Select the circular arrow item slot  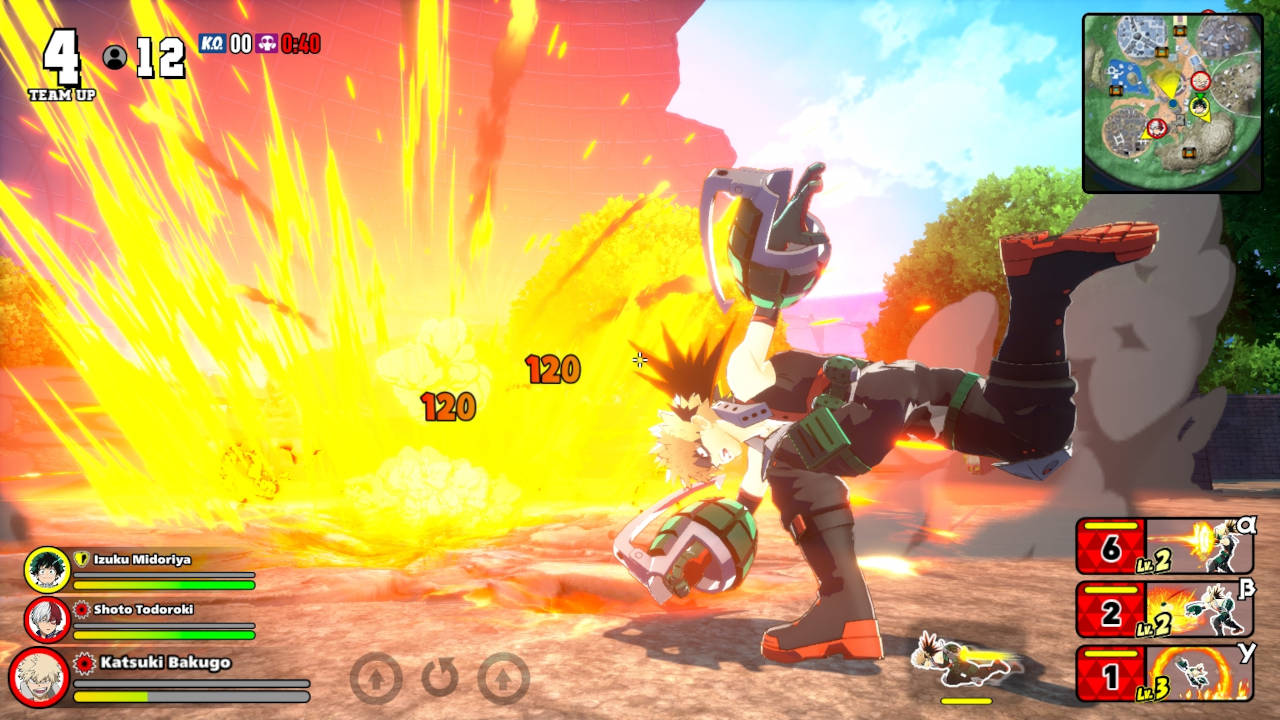(x=440, y=678)
